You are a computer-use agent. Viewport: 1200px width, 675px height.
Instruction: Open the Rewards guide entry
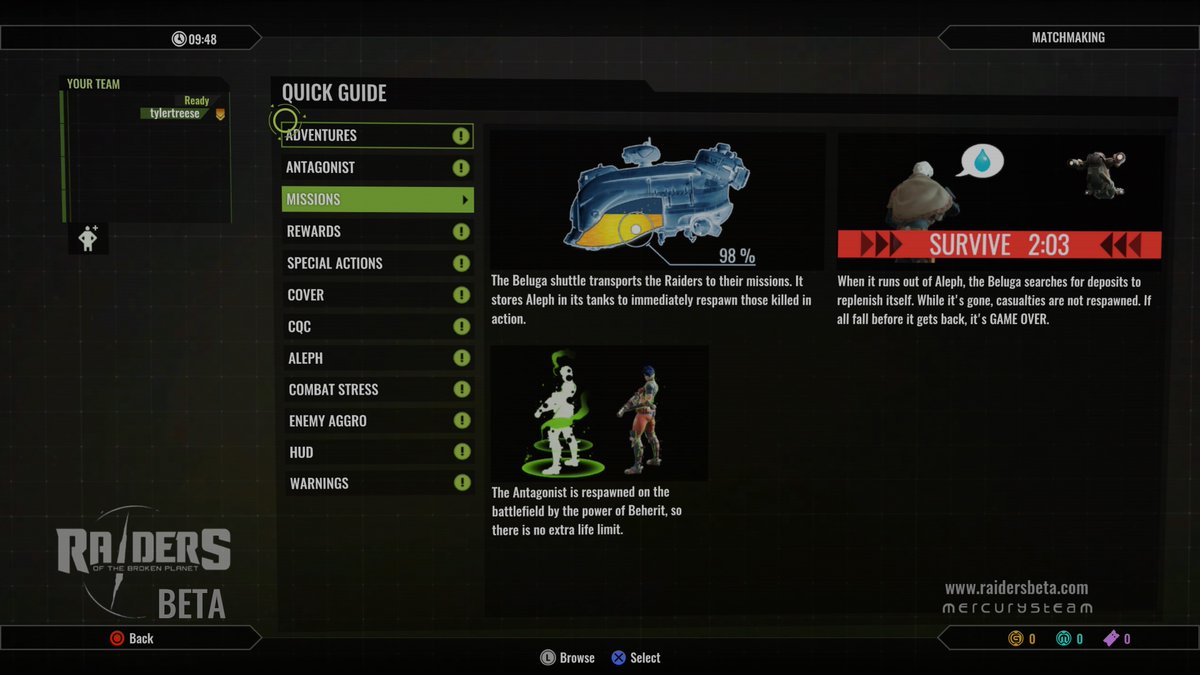tap(375, 232)
